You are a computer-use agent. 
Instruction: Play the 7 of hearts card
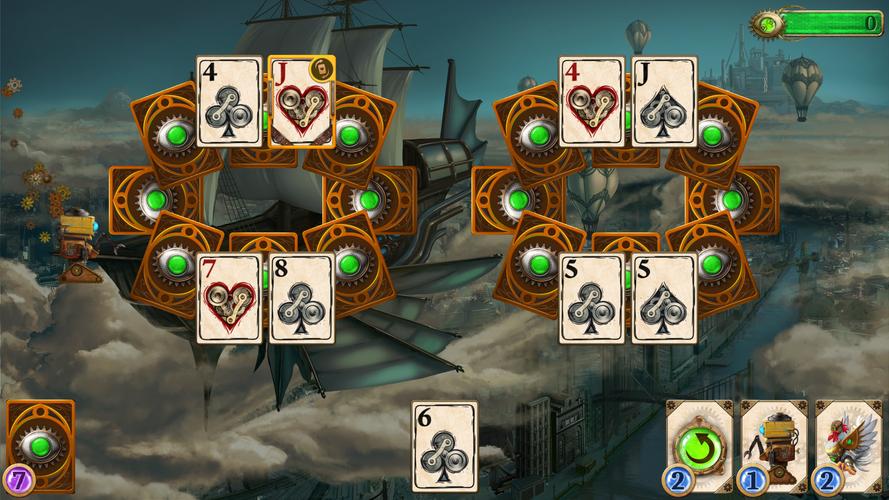click(229, 298)
